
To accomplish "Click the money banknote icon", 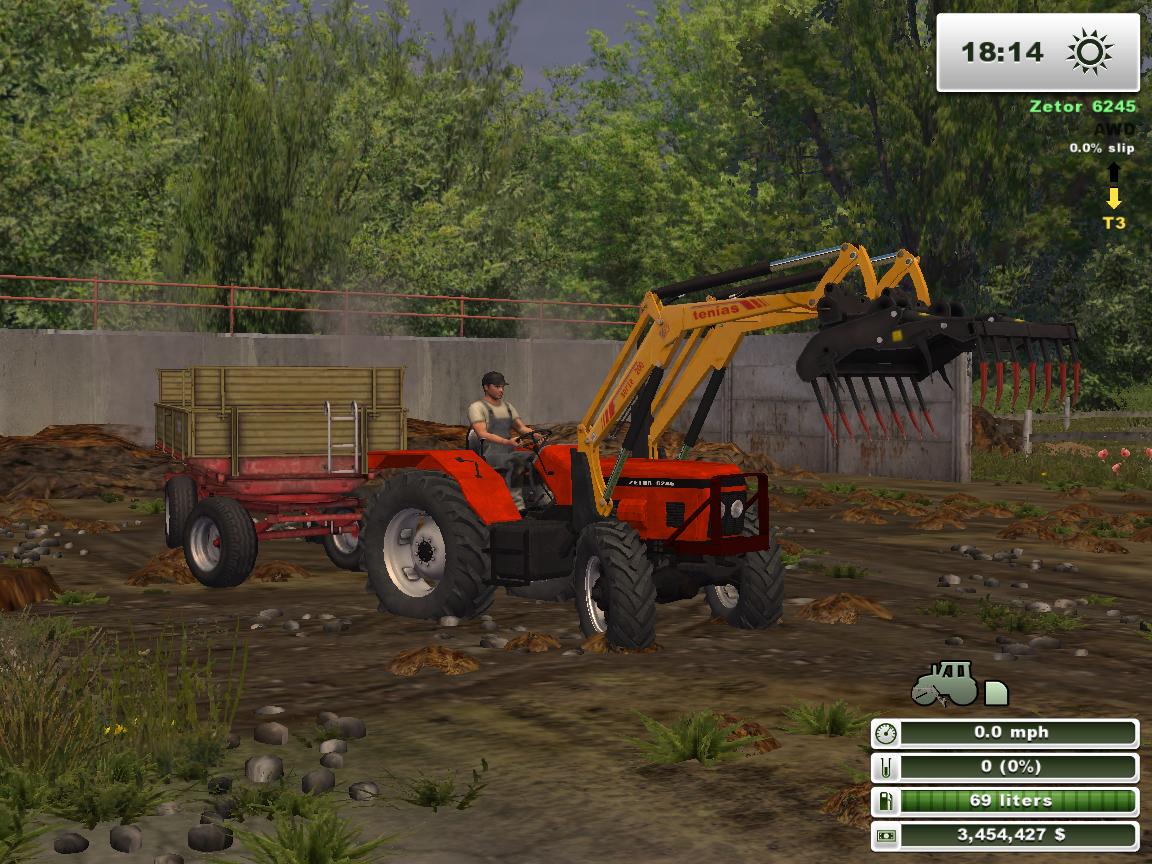I will coord(885,835).
